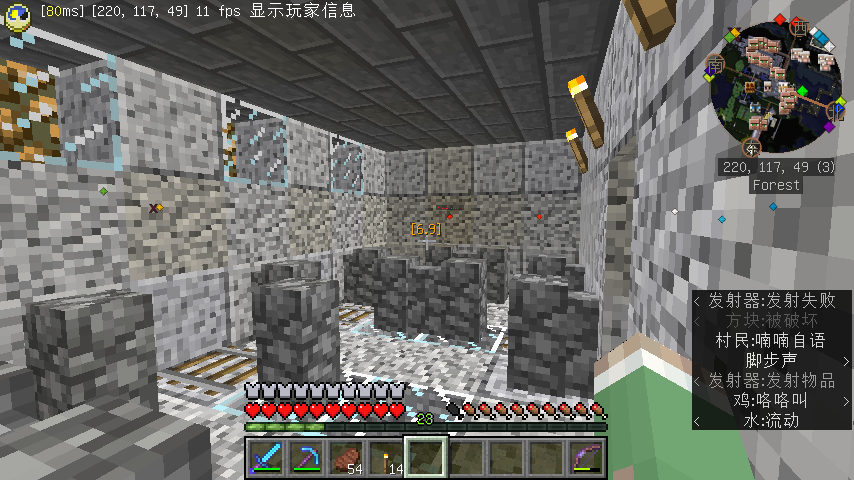Select the diamond pickaxe hotbar slot

(305, 457)
